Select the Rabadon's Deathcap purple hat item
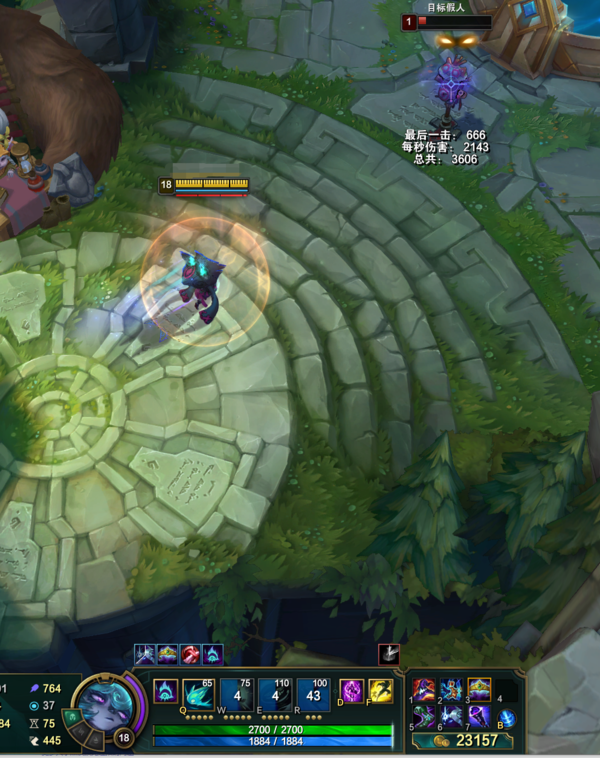The image size is (600, 758). point(423,690)
